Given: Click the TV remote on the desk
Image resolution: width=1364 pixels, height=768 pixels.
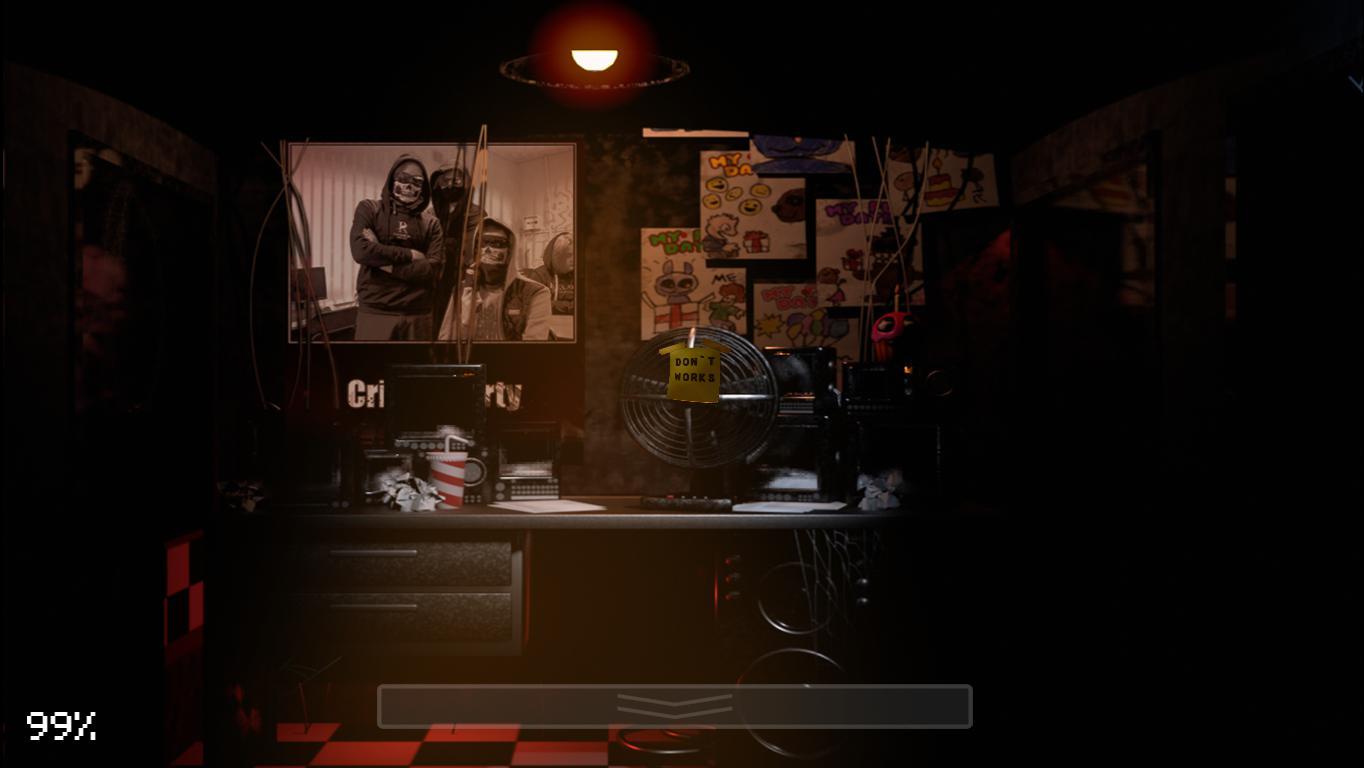Looking at the screenshot, I should (x=685, y=498).
